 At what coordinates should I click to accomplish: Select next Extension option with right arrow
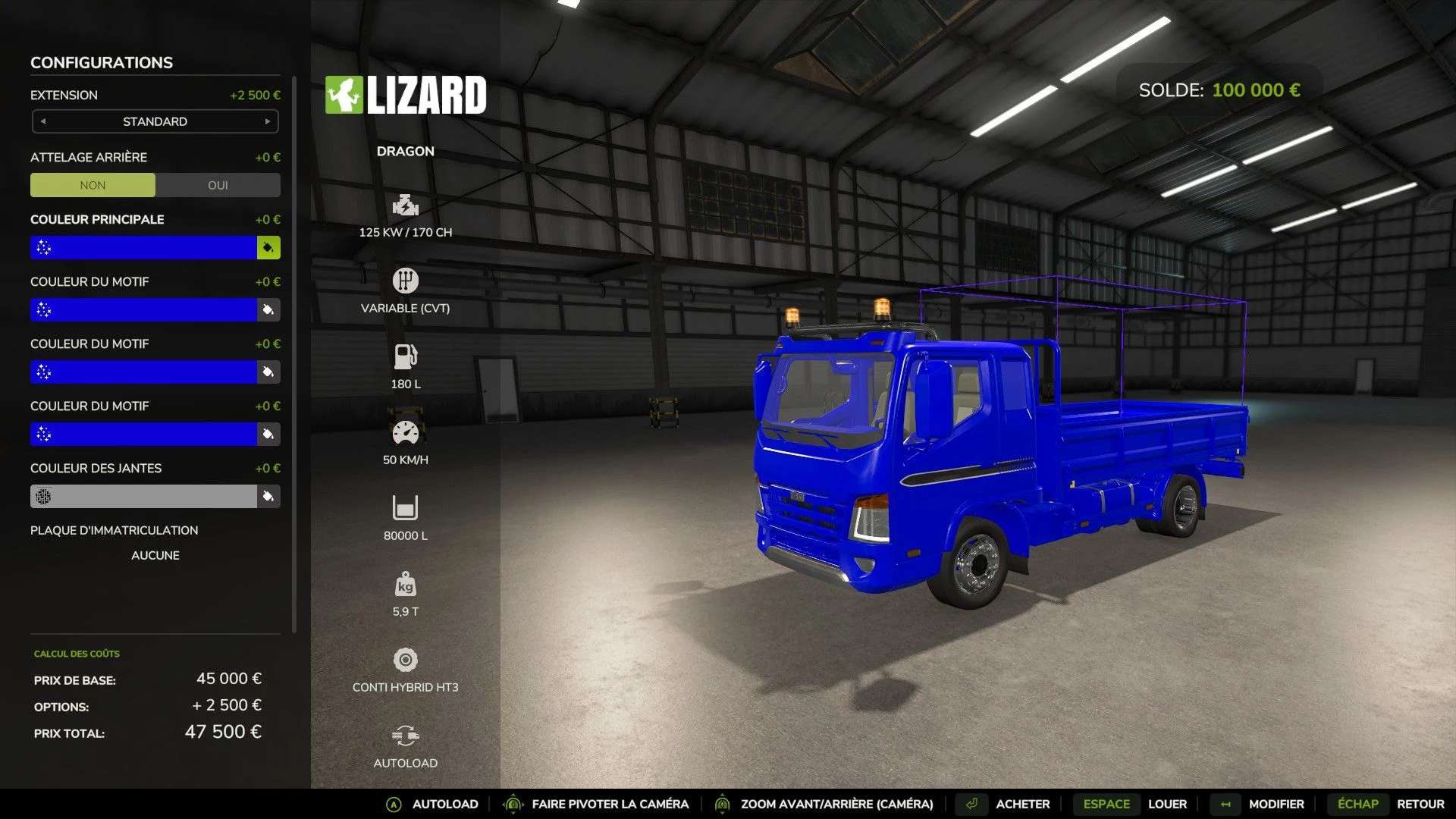(268, 121)
